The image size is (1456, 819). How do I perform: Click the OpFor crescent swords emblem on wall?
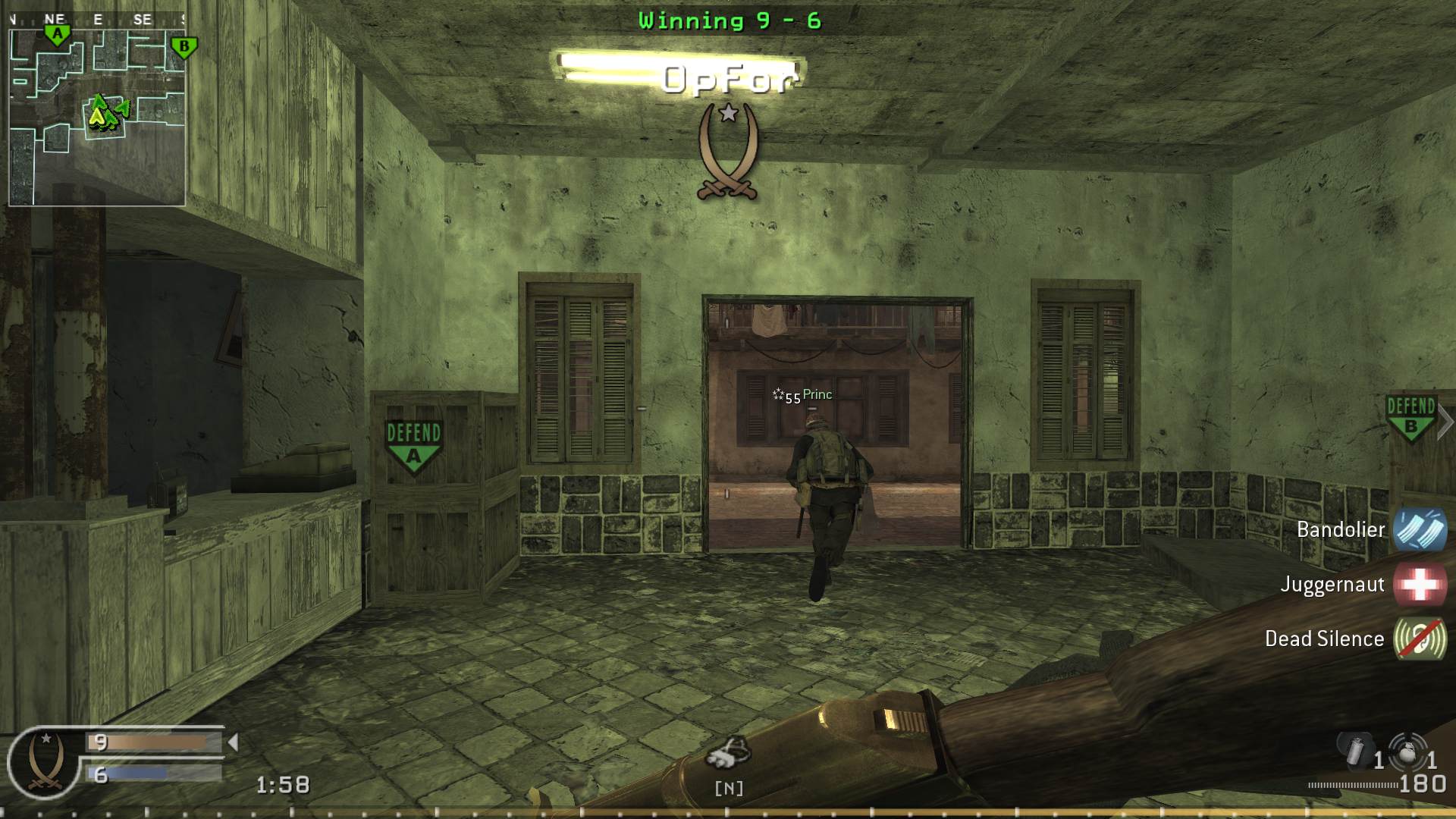click(x=729, y=148)
